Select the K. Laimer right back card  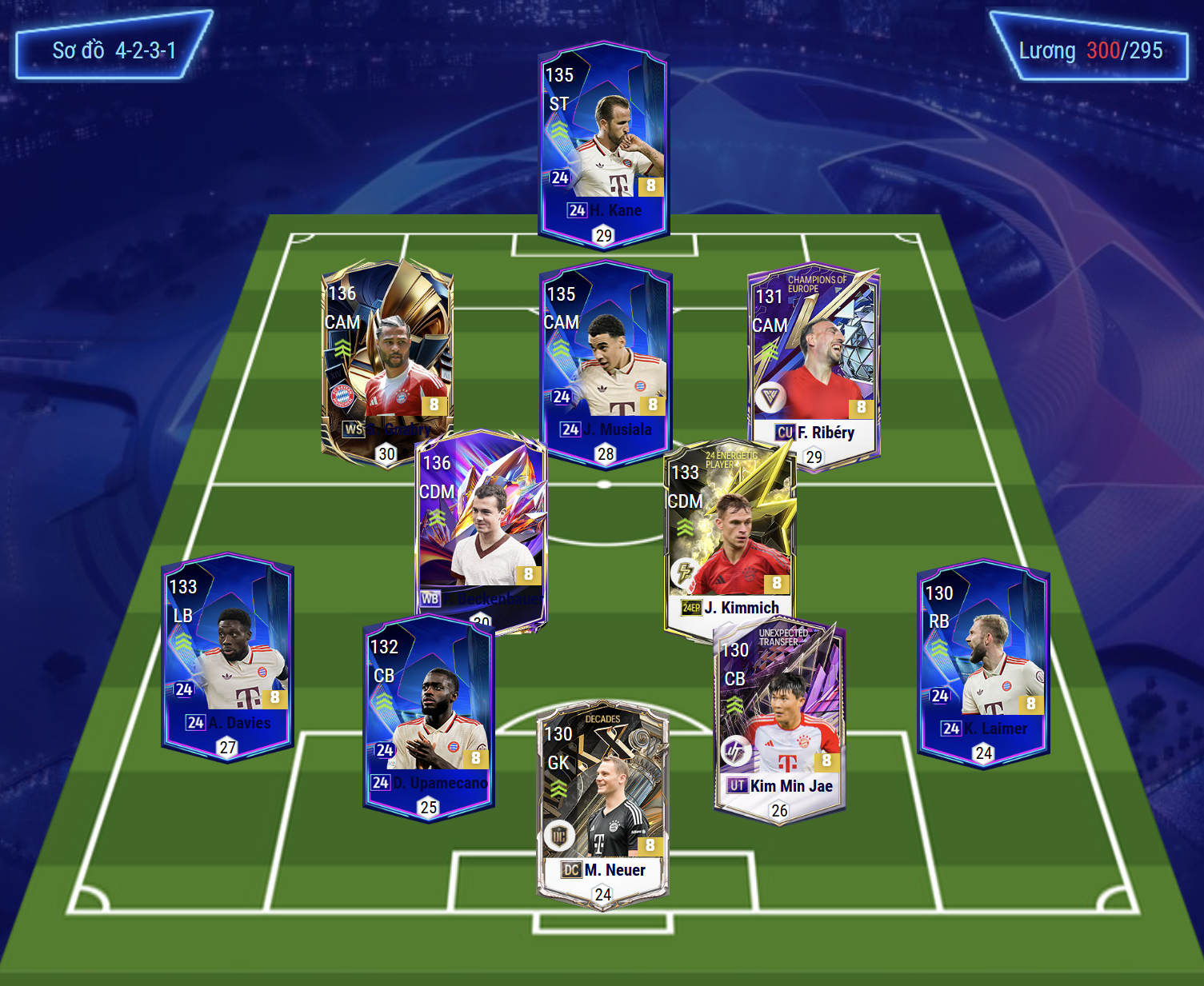[x=983, y=662]
